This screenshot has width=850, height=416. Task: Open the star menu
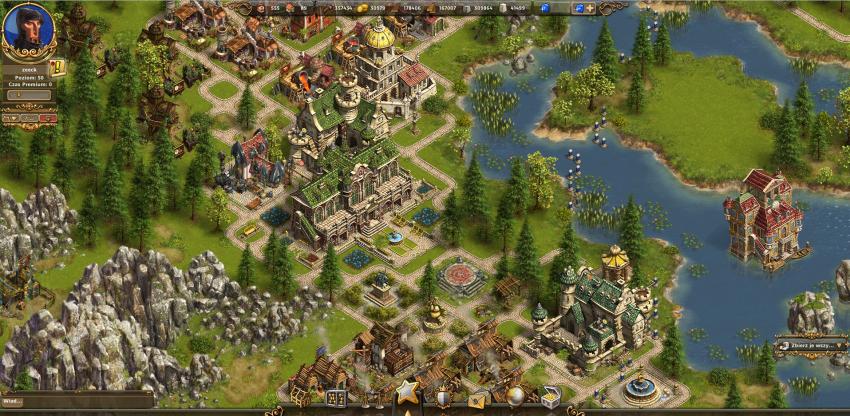coord(406,392)
